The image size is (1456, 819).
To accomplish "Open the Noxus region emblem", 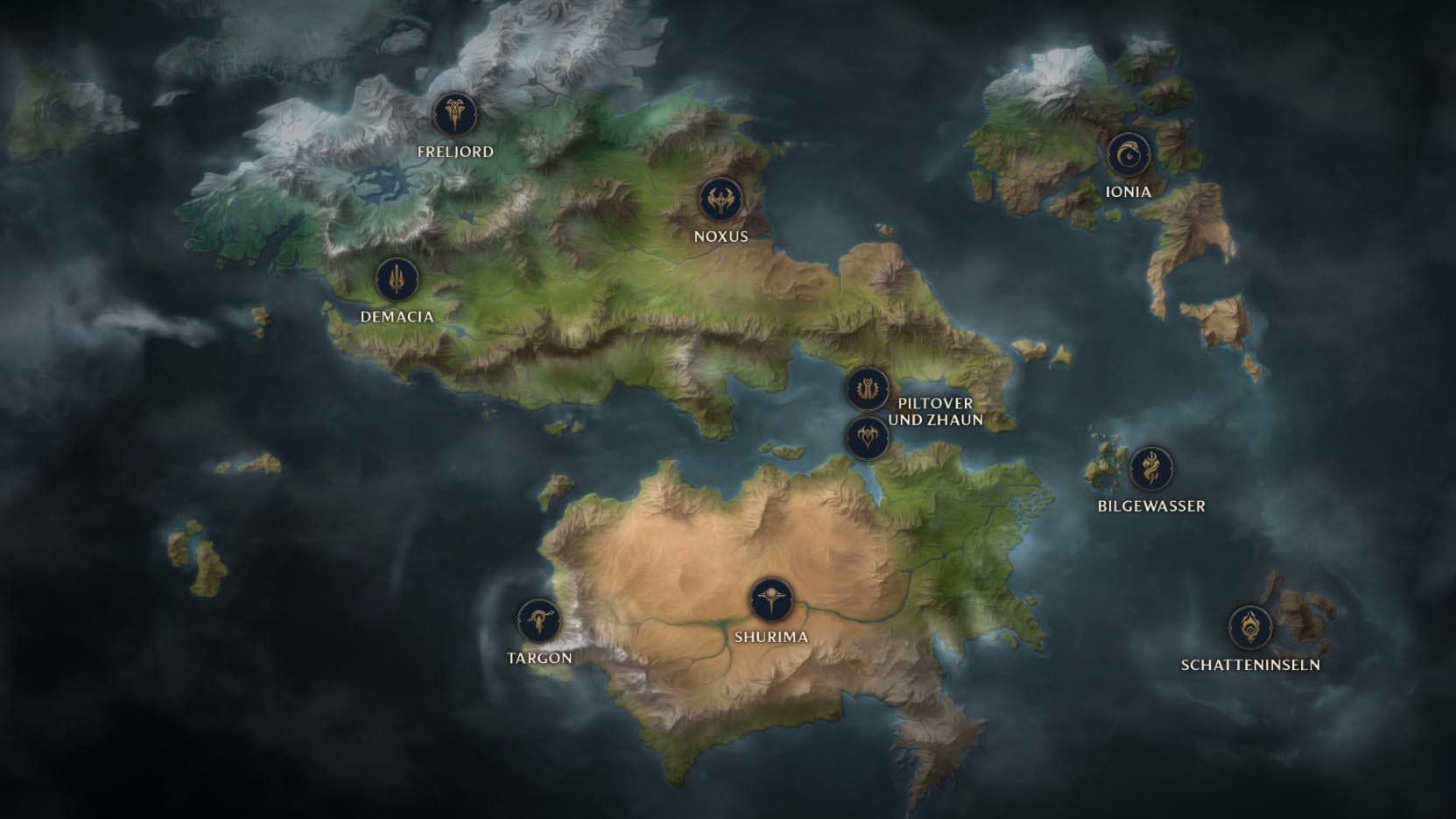I will [x=721, y=200].
